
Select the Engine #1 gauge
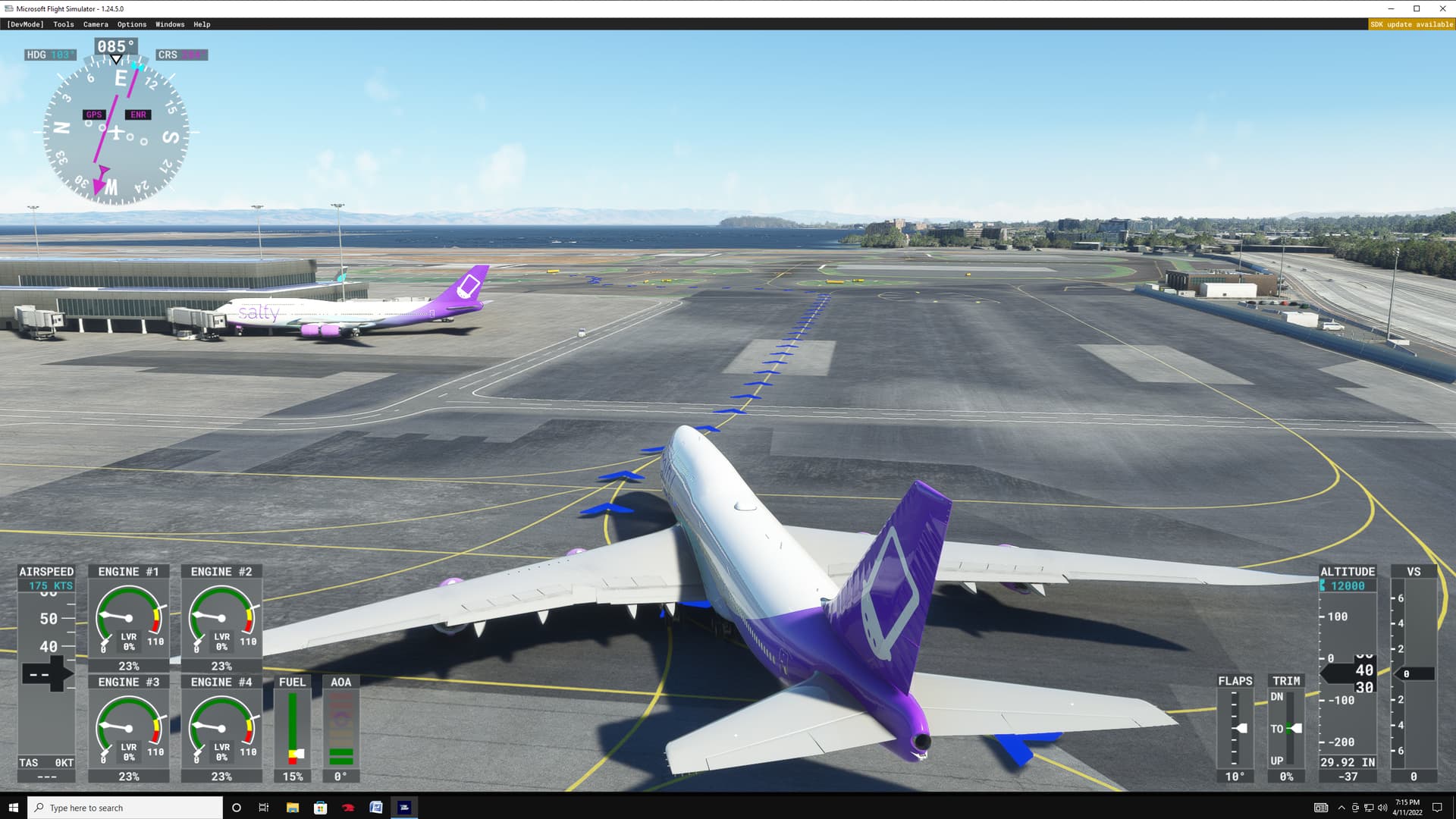tap(128, 614)
